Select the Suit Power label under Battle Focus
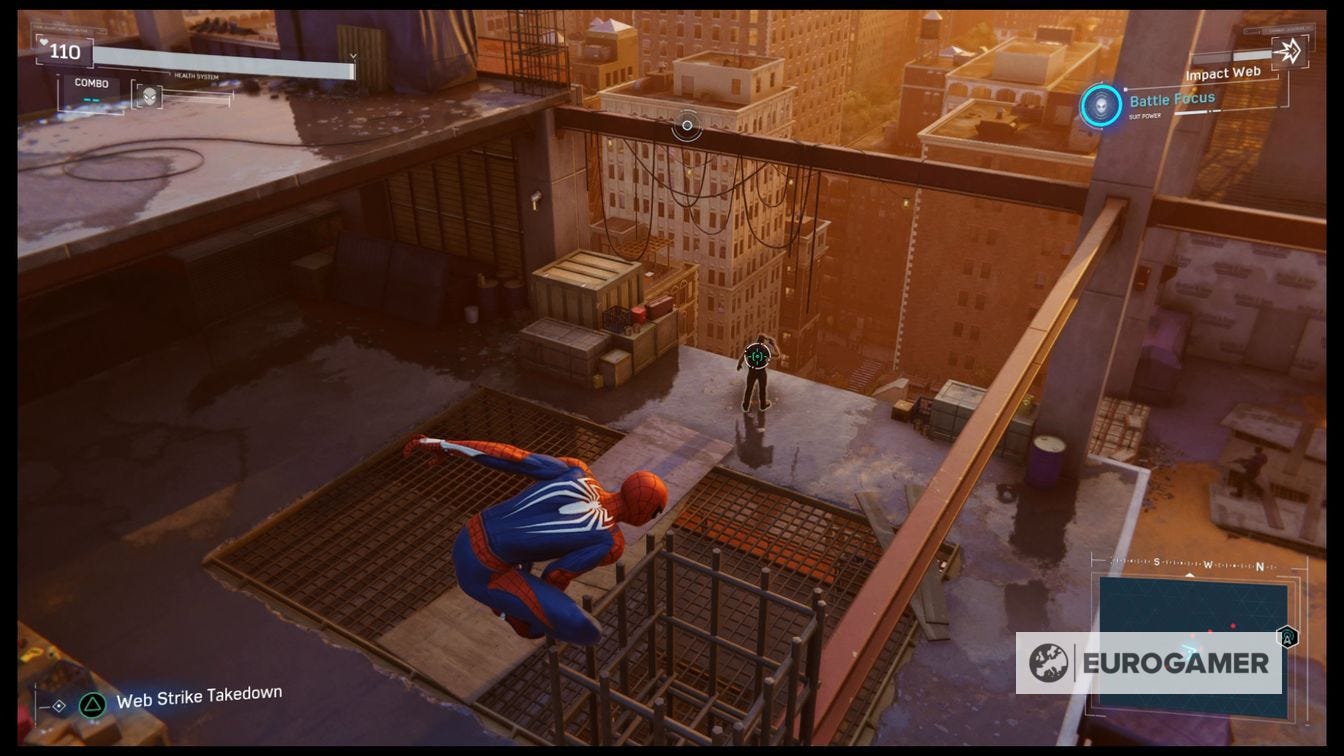Screen dimensions: 1344x756 click(x=1145, y=115)
